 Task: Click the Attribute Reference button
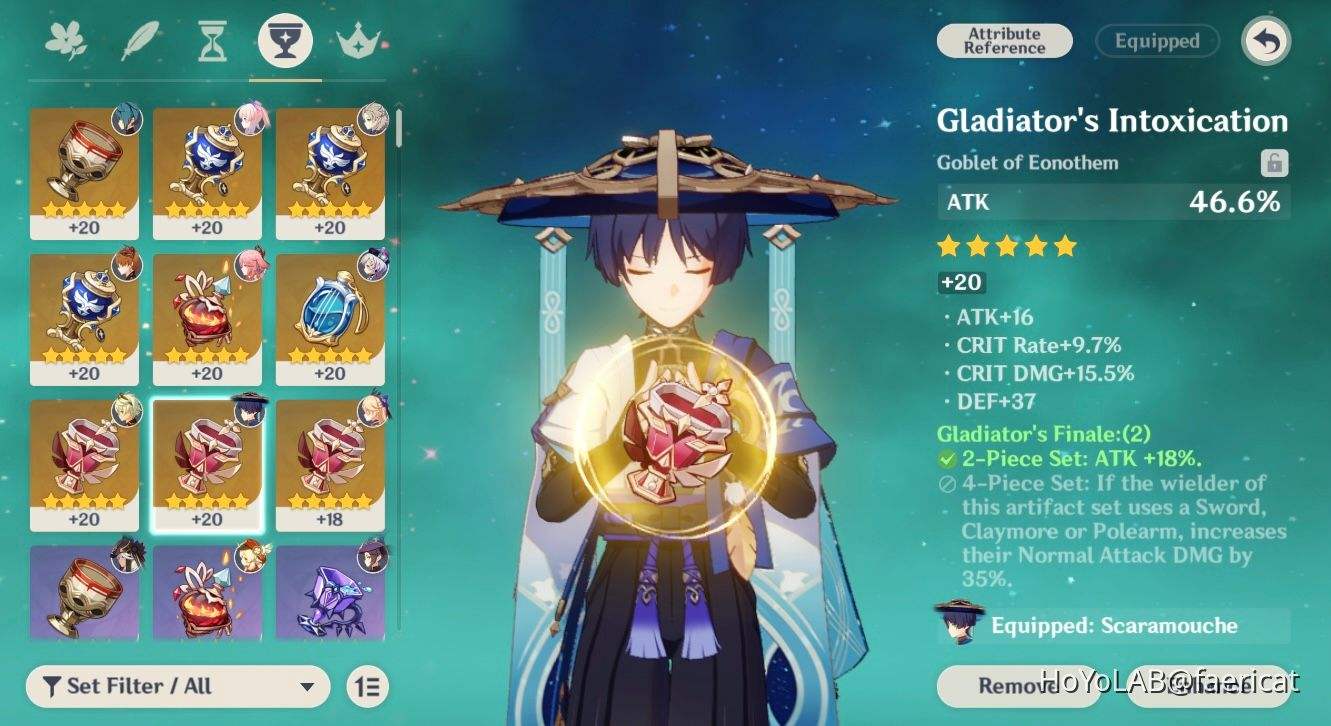coord(1004,41)
